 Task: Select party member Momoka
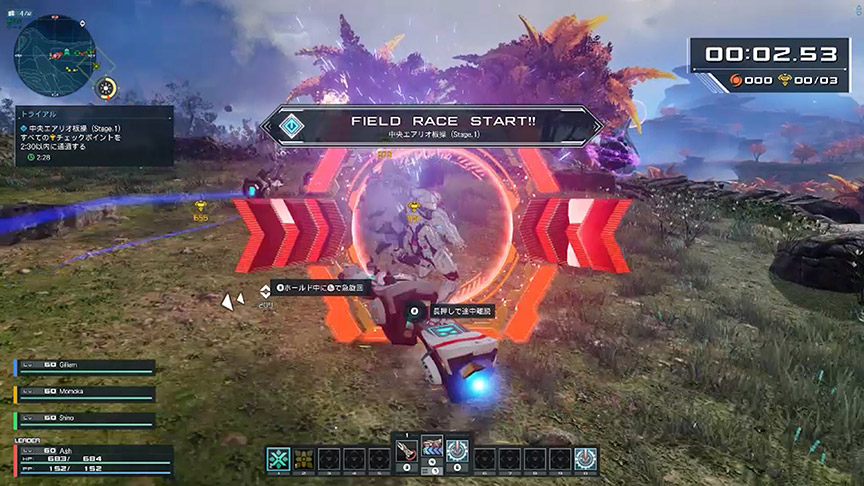point(85,393)
